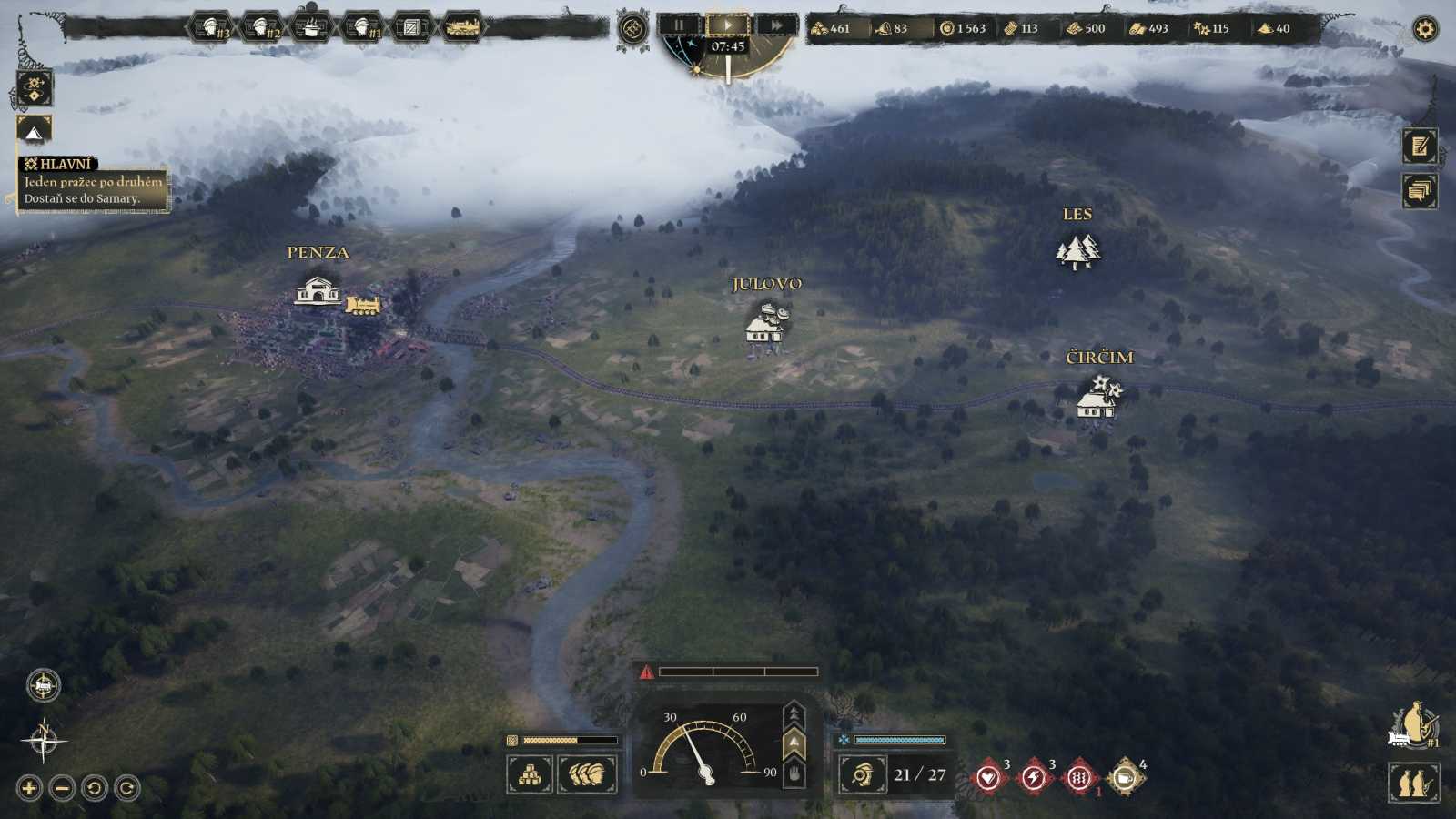The image size is (1456, 819).
Task: Select the soldier car marked #3
Action: click(x=211, y=28)
